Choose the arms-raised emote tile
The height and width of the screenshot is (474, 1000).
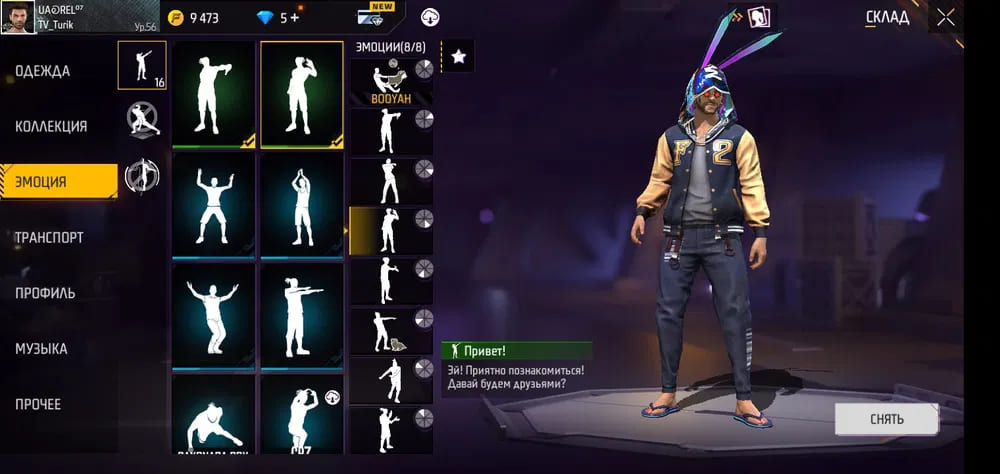[x=214, y=206]
